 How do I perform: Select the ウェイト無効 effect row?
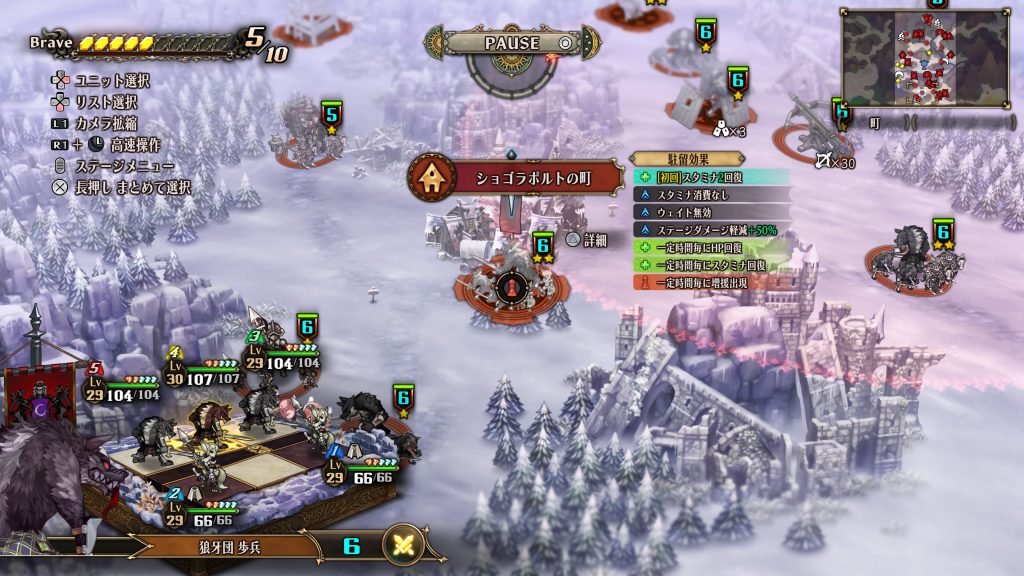[700, 213]
